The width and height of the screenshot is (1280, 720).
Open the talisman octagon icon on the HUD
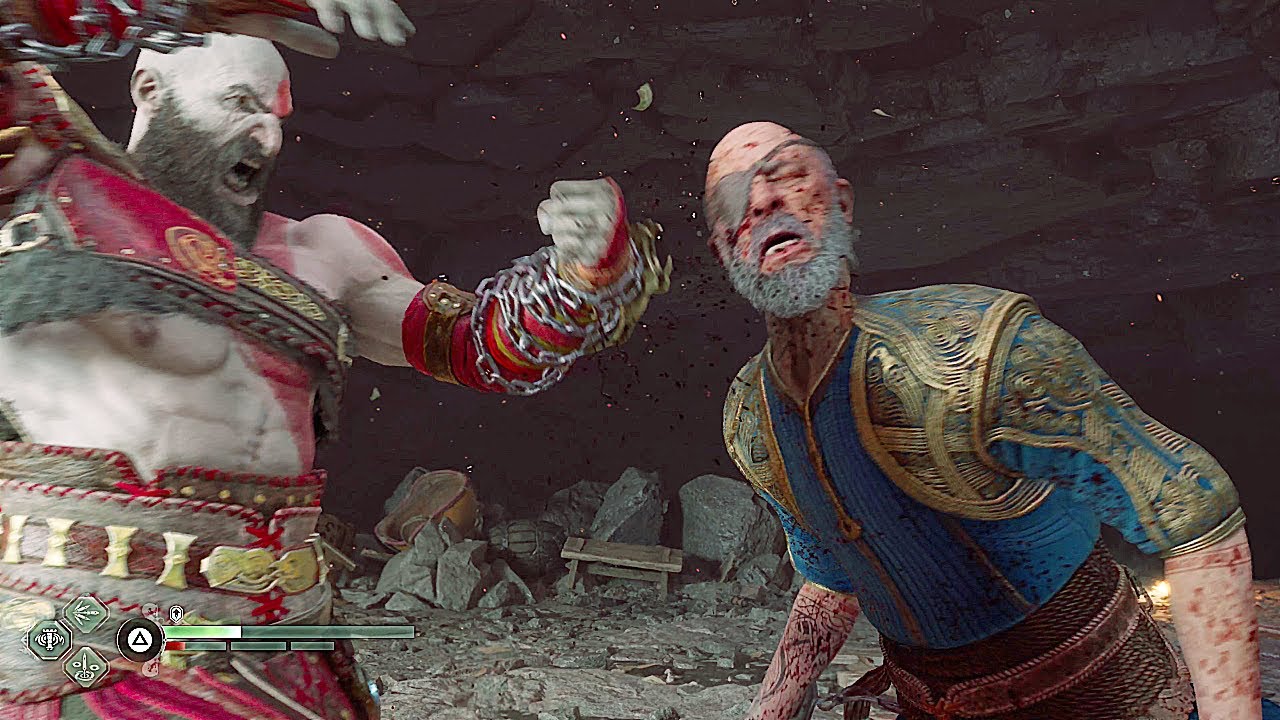(49, 639)
